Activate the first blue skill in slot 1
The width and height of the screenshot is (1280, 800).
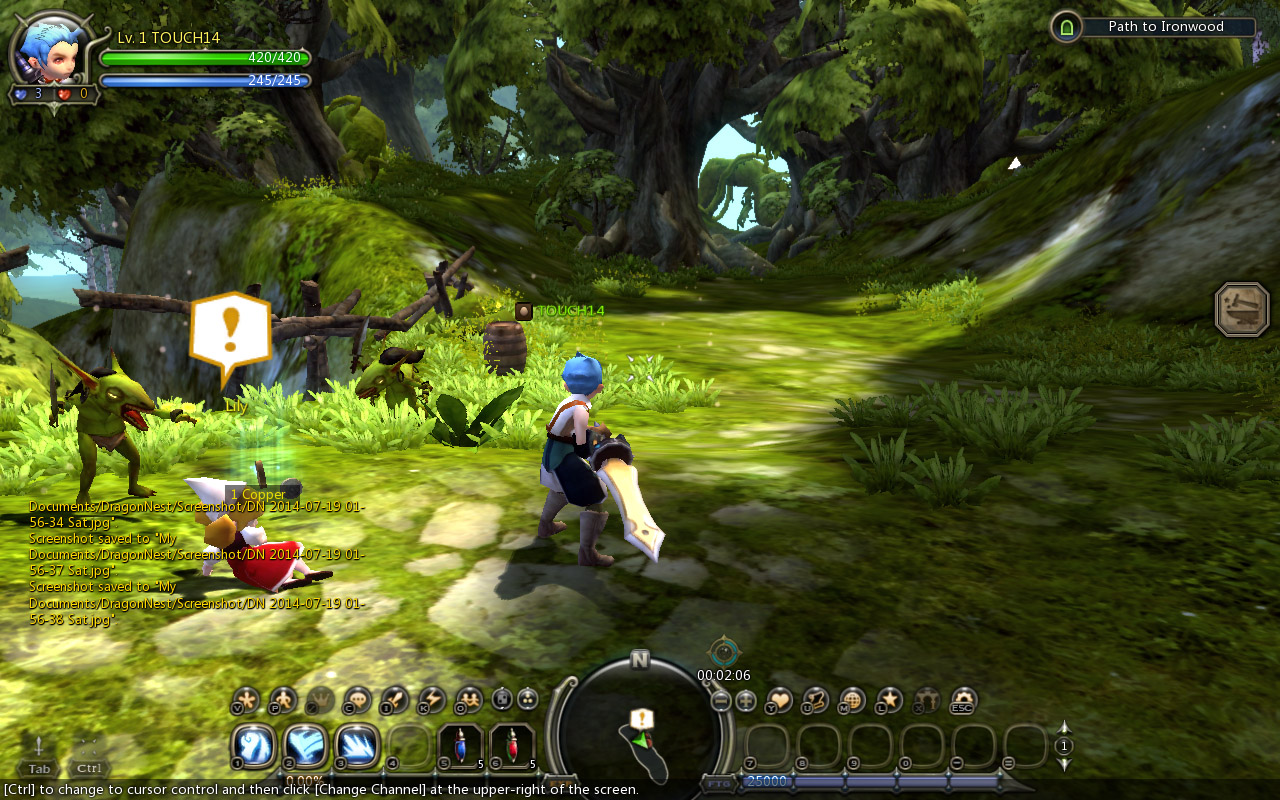(254, 746)
